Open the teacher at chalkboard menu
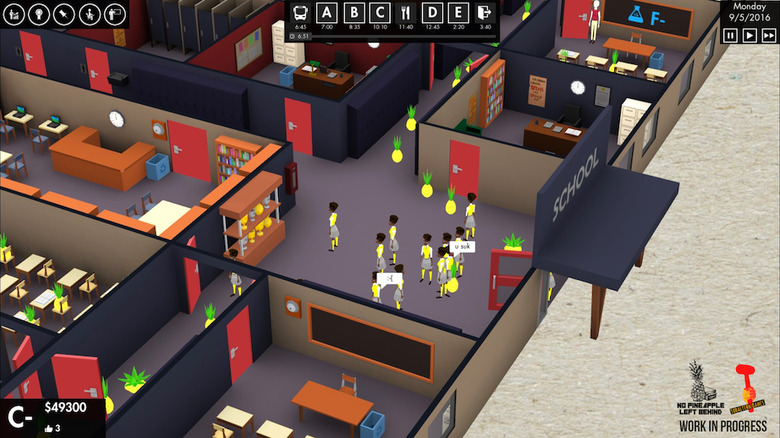 [x=112, y=14]
